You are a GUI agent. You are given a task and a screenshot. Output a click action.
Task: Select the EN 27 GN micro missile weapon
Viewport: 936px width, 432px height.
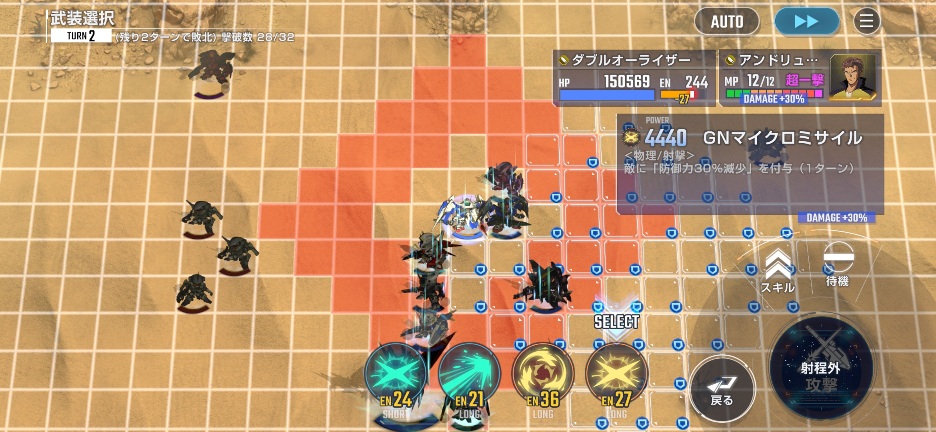pos(616,377)
